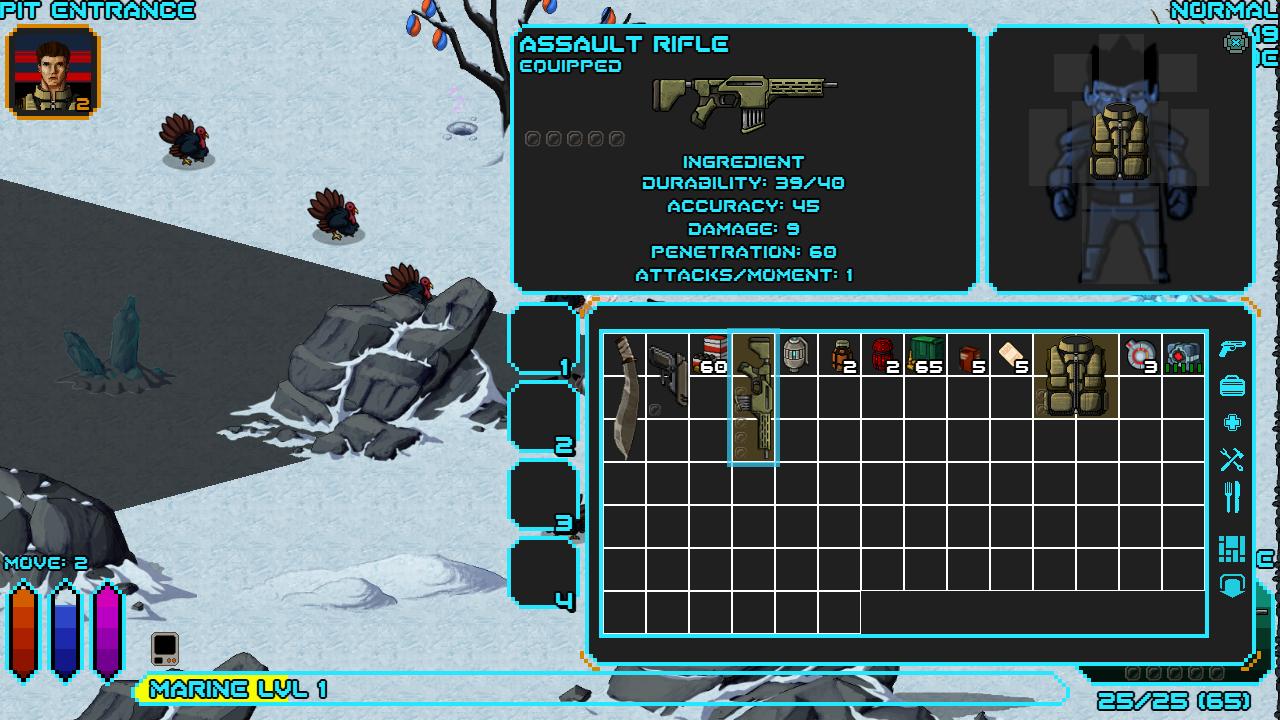The image size is (1280, 720).
Task: Open the crafting tools filter
Action: click(x=1232, y=459)
